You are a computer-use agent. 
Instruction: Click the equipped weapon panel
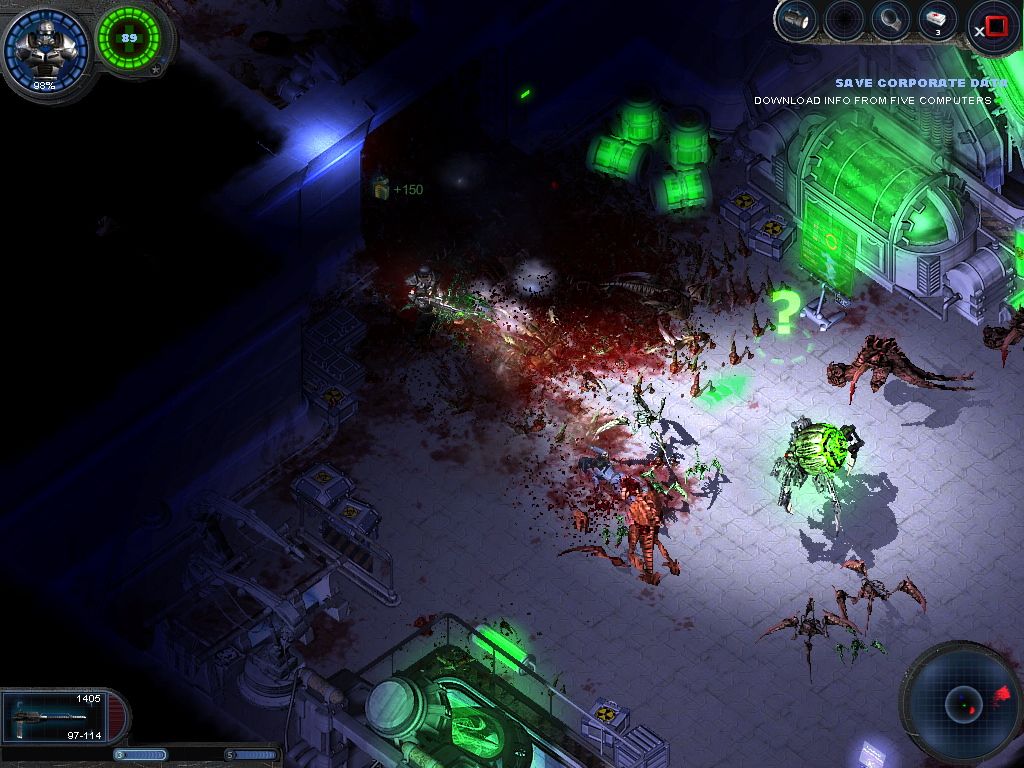tap(62, 715)
